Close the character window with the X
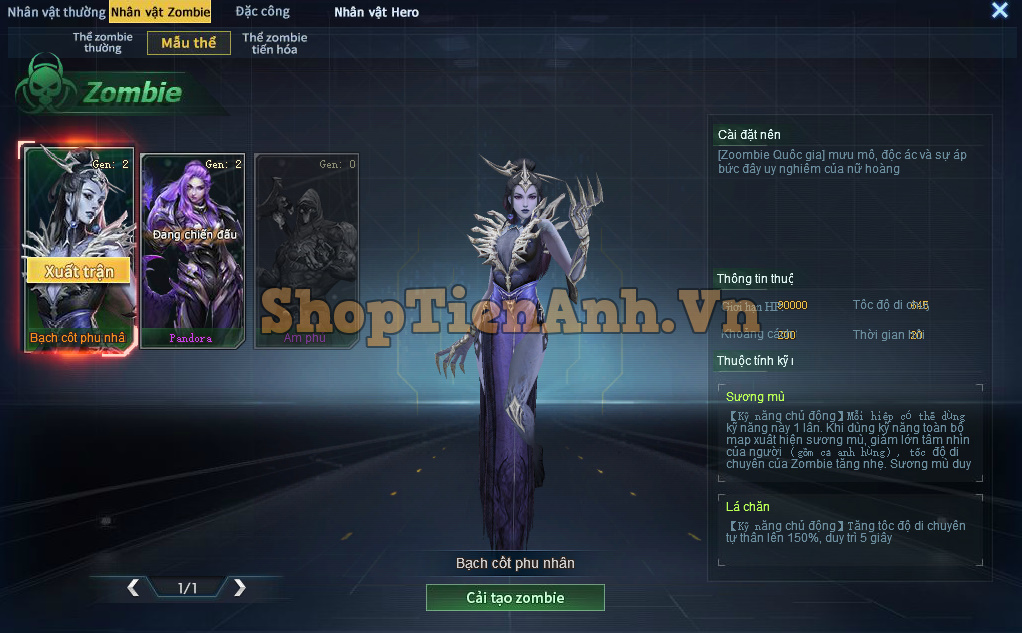Screen dimensions: 1022x633 click(x=999, y=11)
